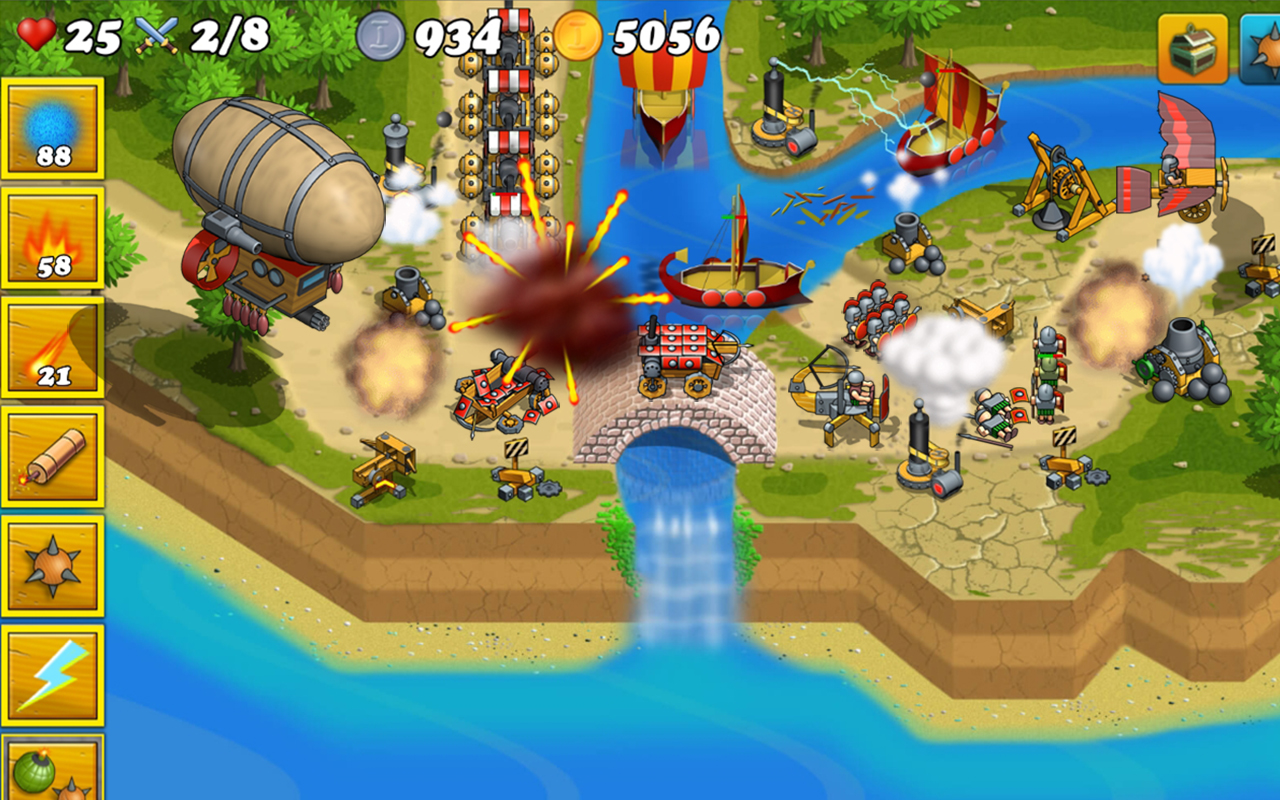Open the treasure chest menu
The width and height of the screenshot is (1280, 800).
point(1196,48)
